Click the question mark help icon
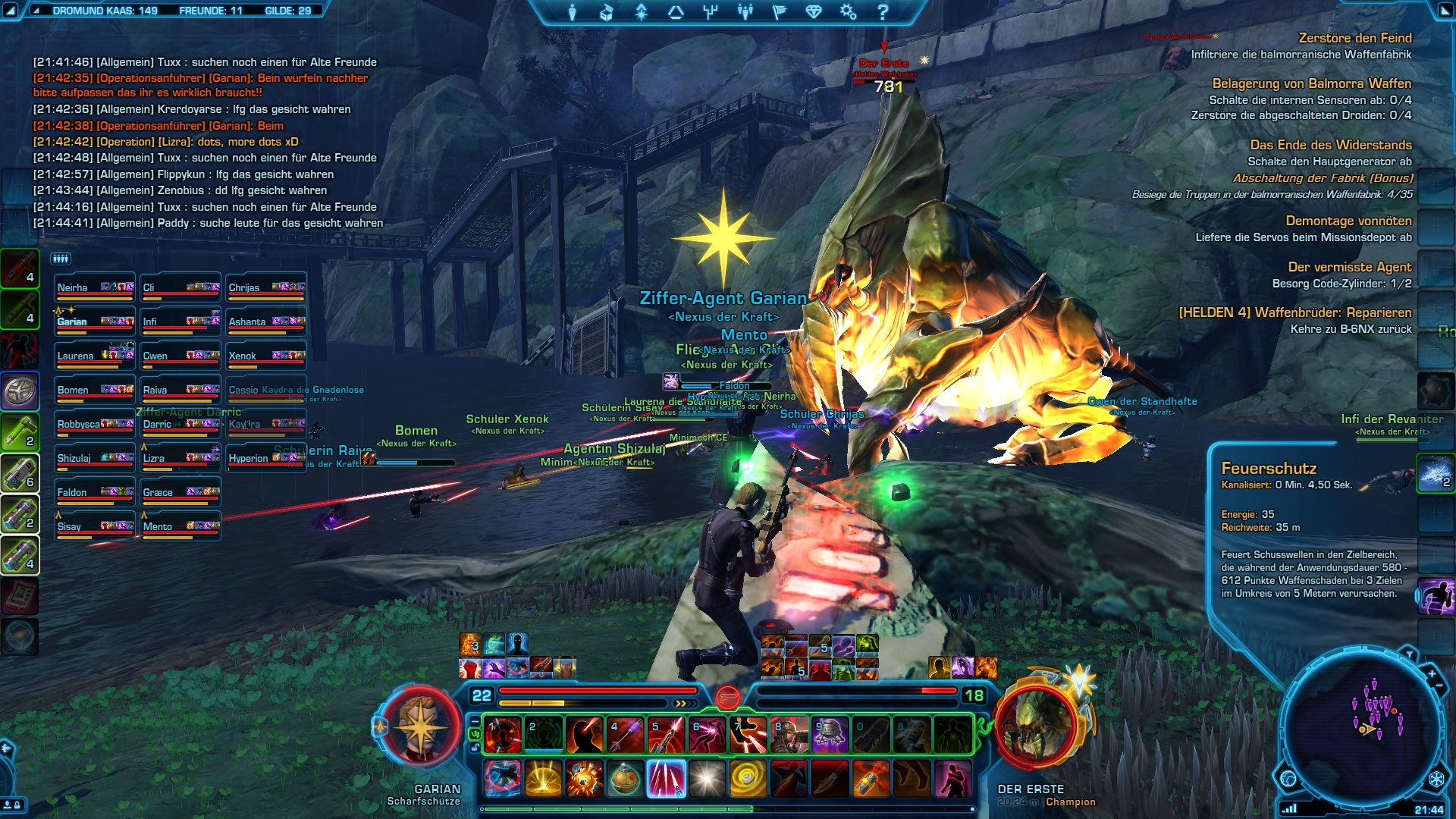The image size is (1456, 819). pyautogui.click(x=882, y=12)
